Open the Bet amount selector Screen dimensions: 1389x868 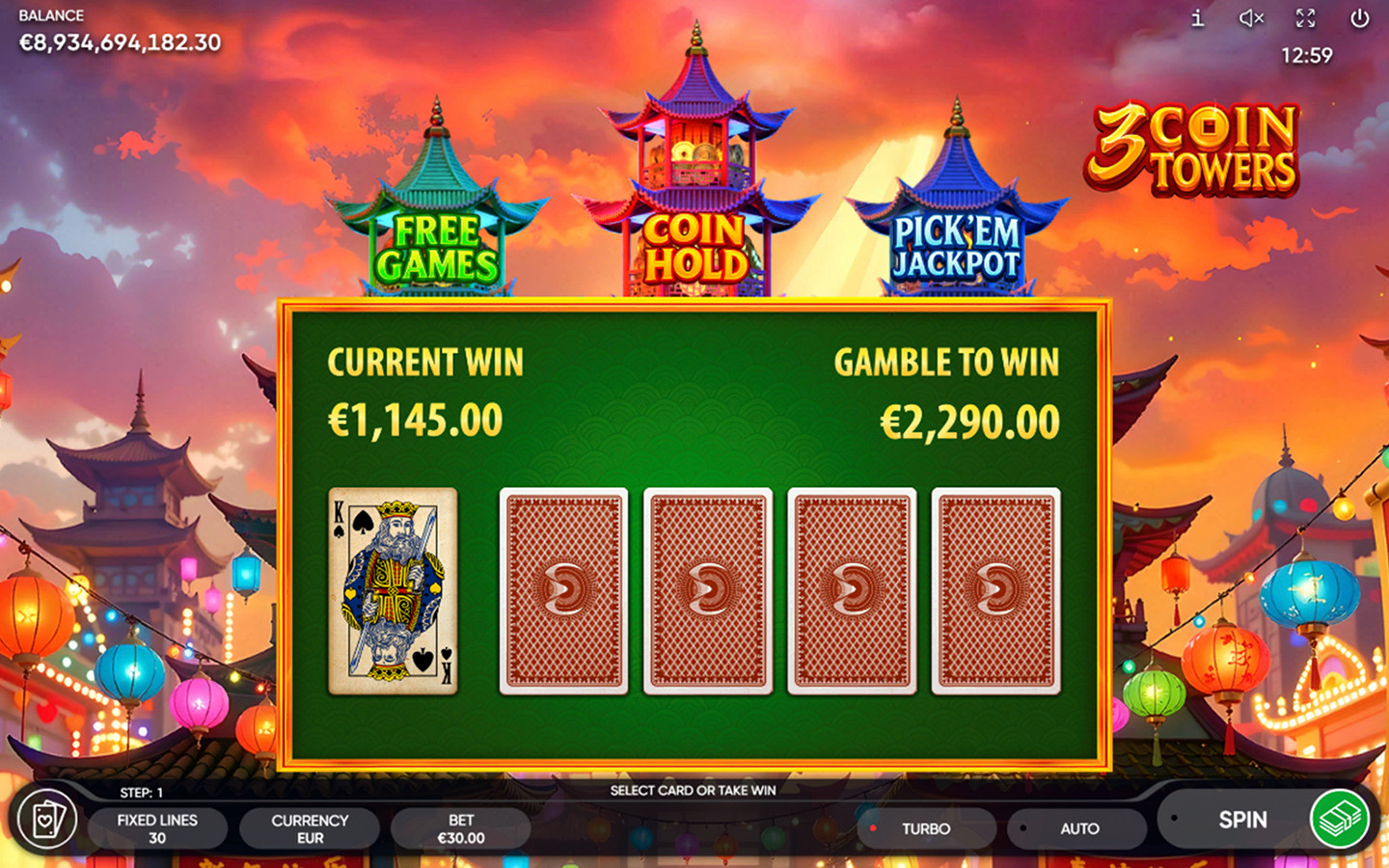click(461, 828)
